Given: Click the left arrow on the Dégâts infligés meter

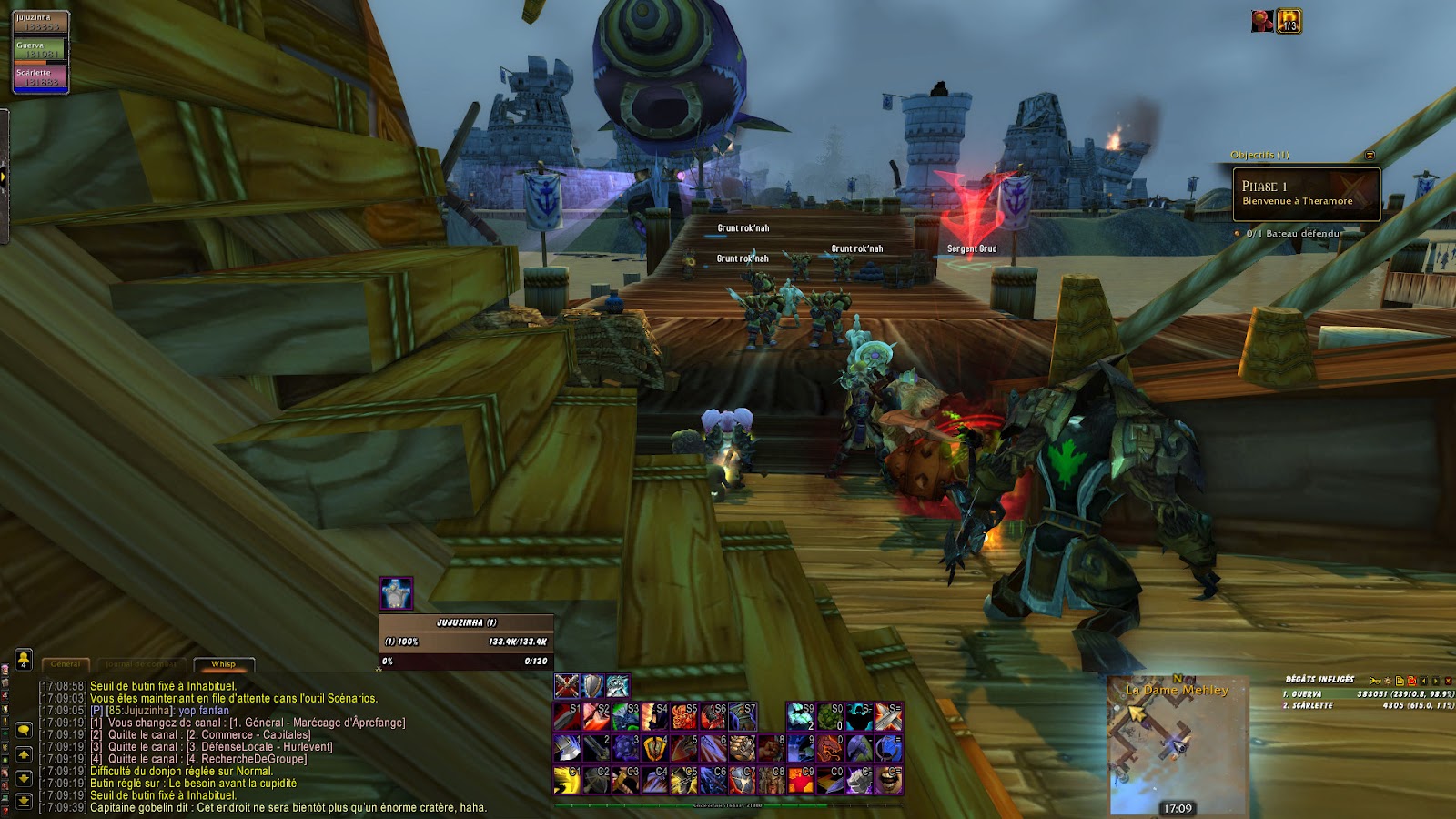Looking at the screenshot, I should coord(1422,681).
